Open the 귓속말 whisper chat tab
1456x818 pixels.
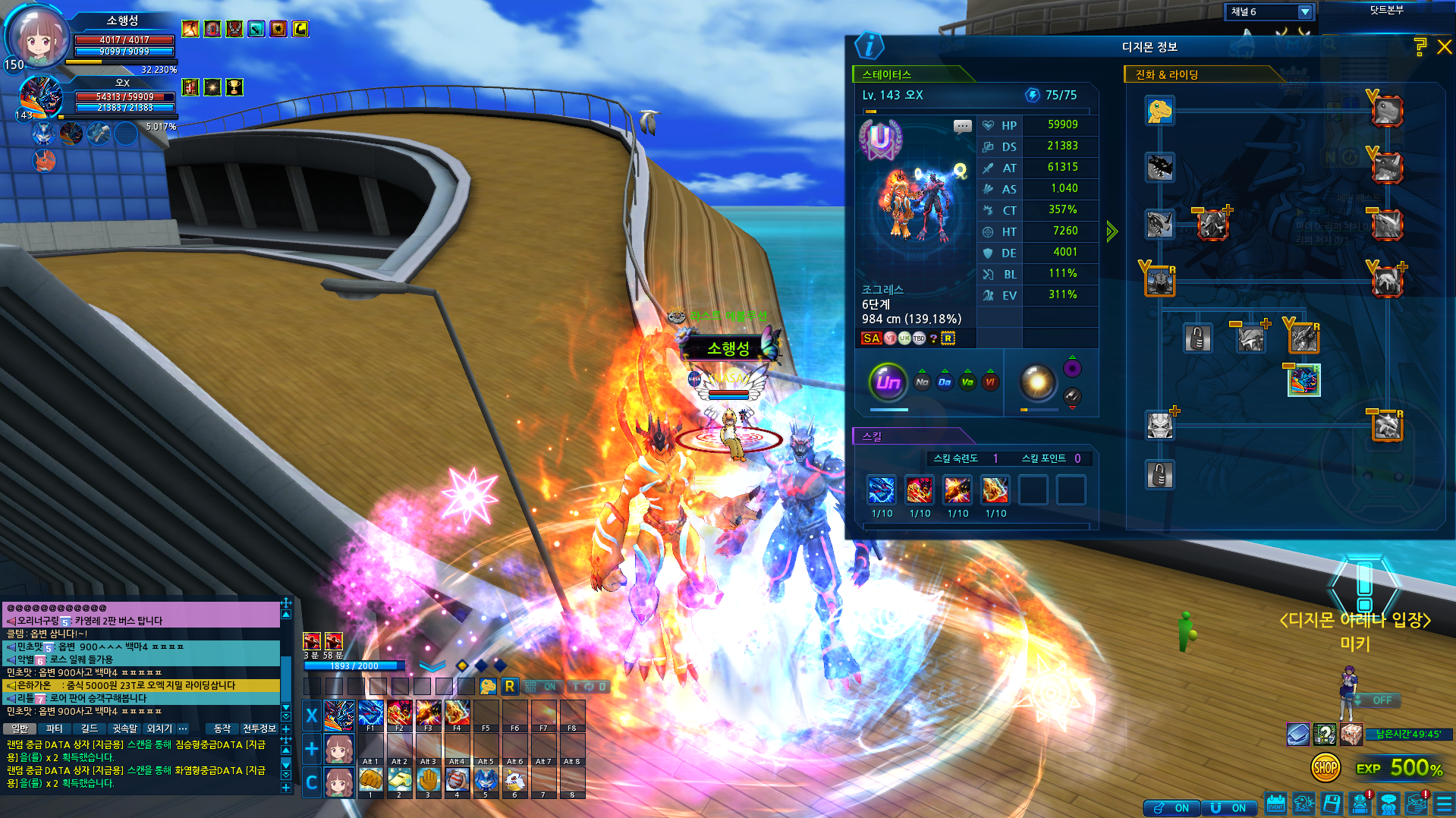coord(124,728)
